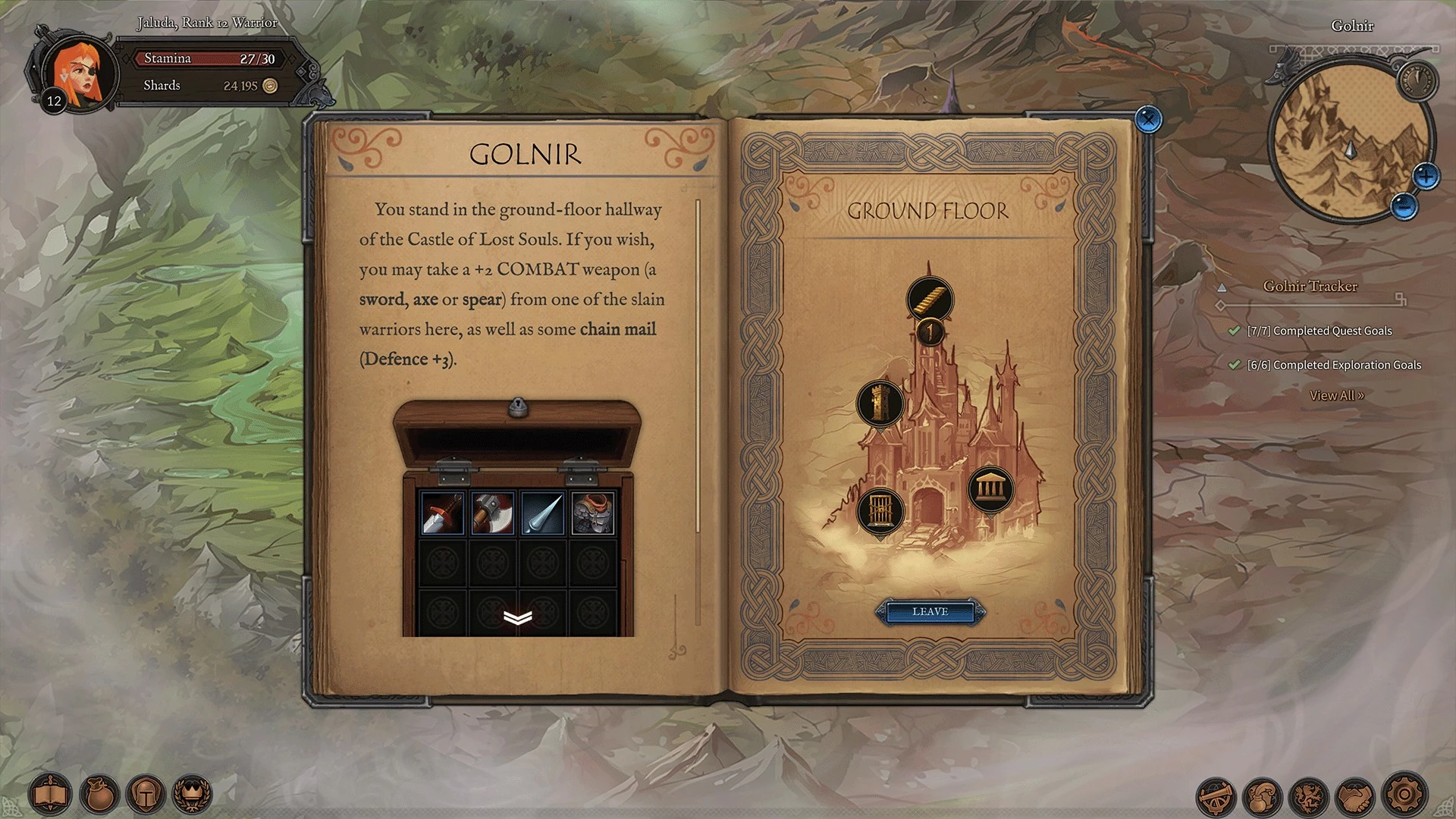
Task: Show the character helmet sheet
Action: [146, 795]
